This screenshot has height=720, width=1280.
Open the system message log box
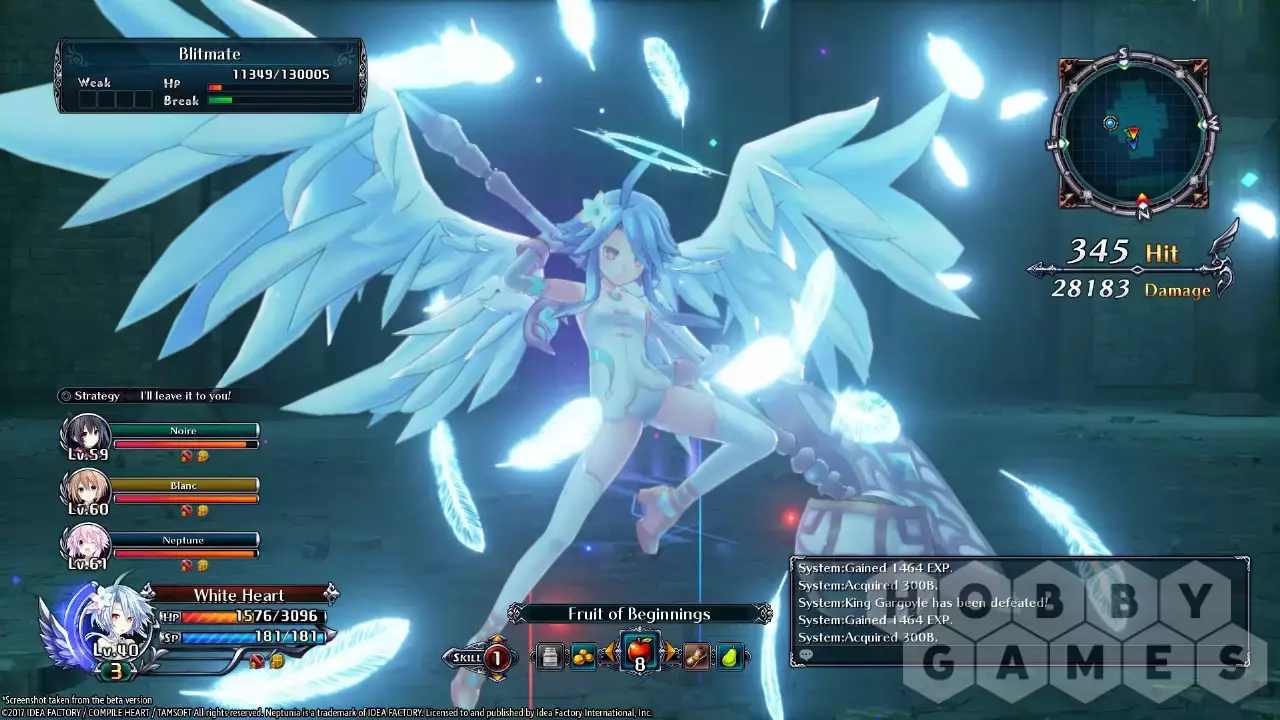(x=1018, y=610)
